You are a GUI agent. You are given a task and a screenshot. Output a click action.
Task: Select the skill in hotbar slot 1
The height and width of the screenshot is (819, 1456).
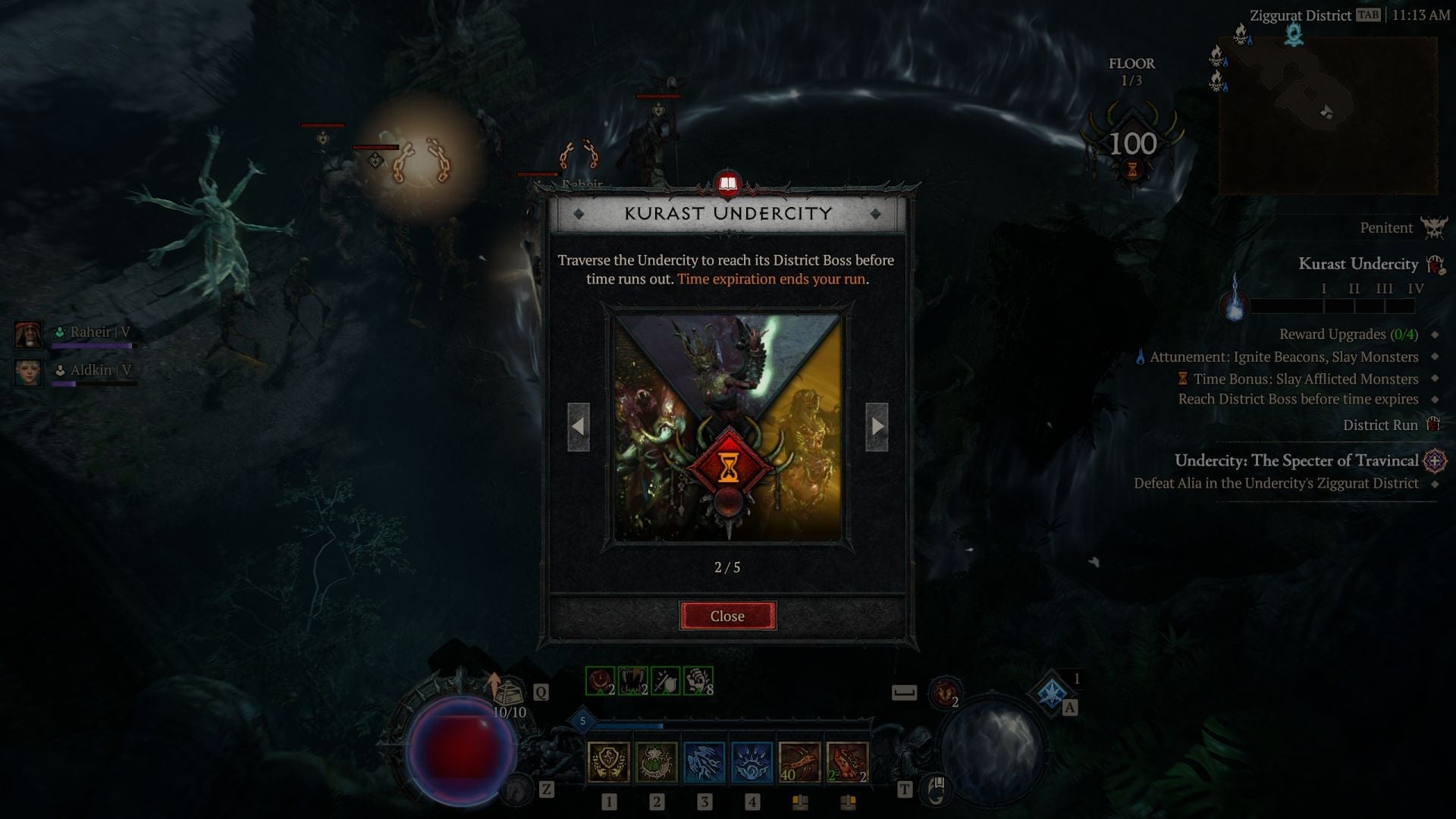[608, 763]
